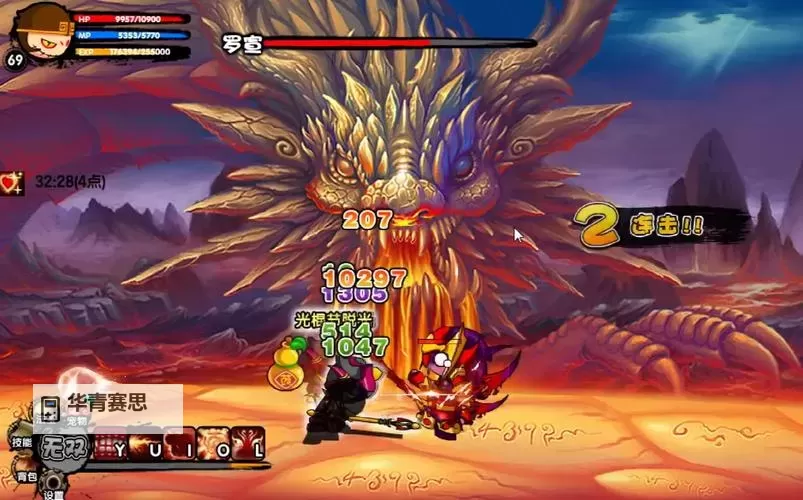The image size is (803, 500).
Task: Cast the fire blast skill labeled U
Action: coord(145,446)
